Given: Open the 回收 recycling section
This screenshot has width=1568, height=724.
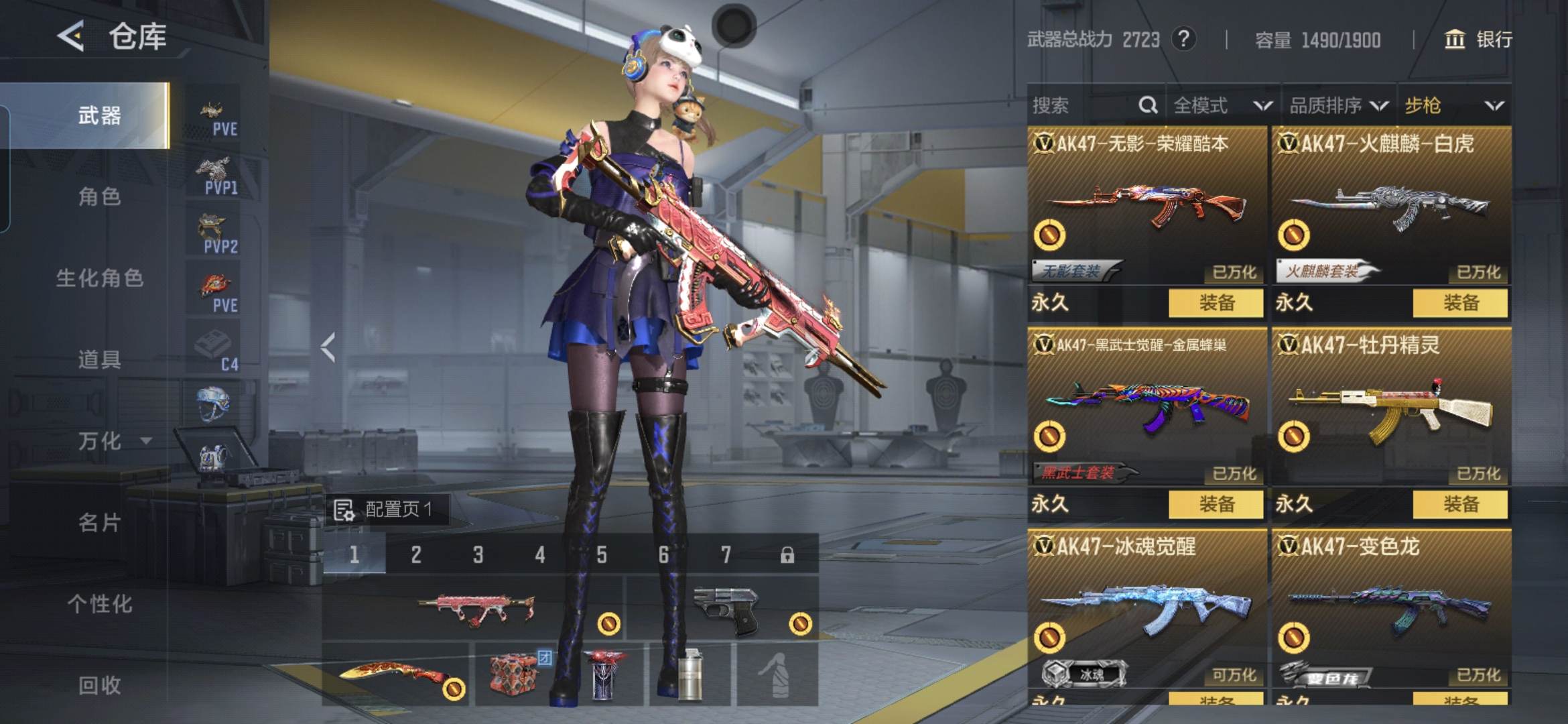Looking at the screenshot, I should click(x=99, y=685).
